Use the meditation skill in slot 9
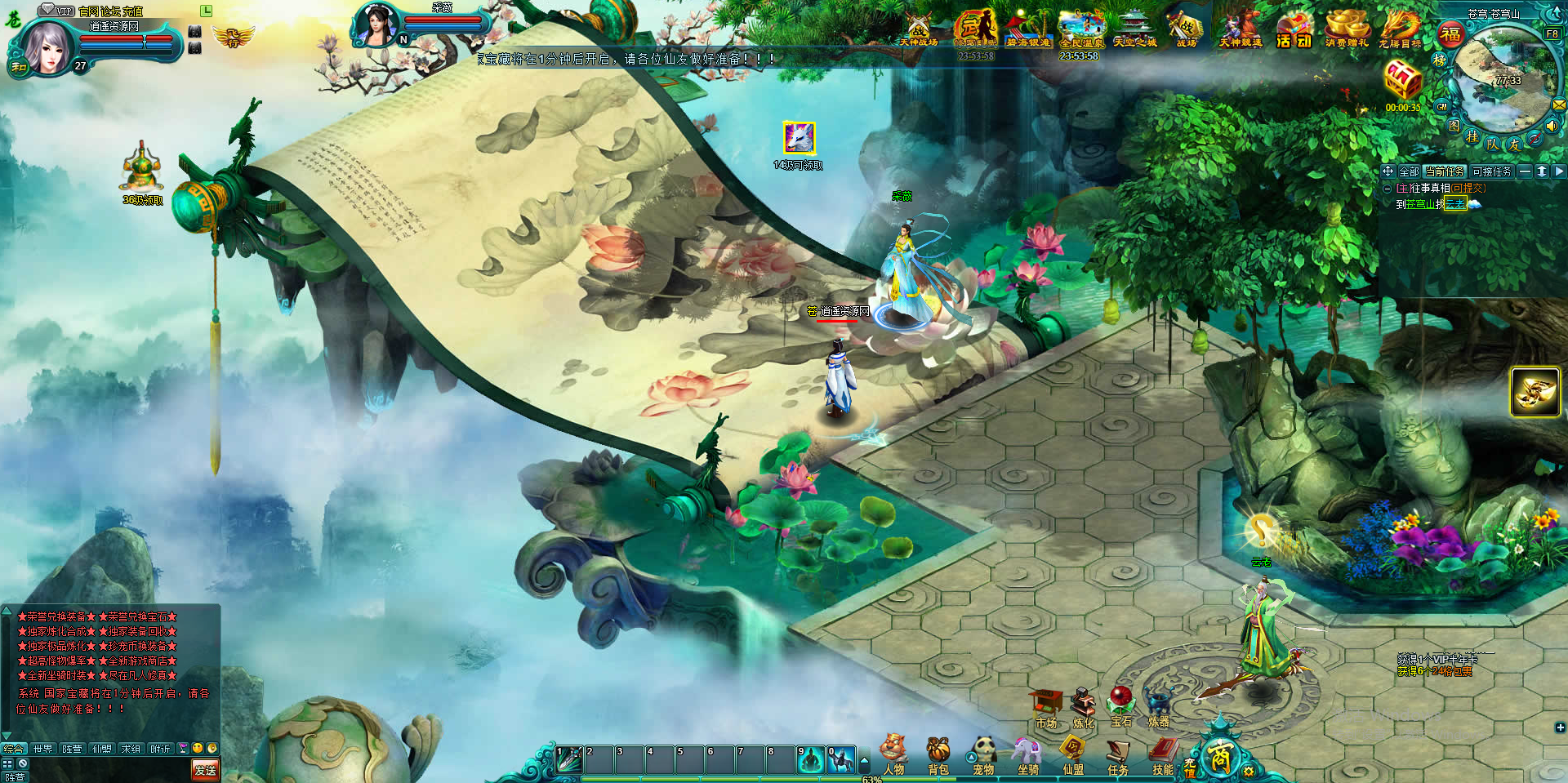Screen dimensions: 1568x783 (x=811, y=759)
